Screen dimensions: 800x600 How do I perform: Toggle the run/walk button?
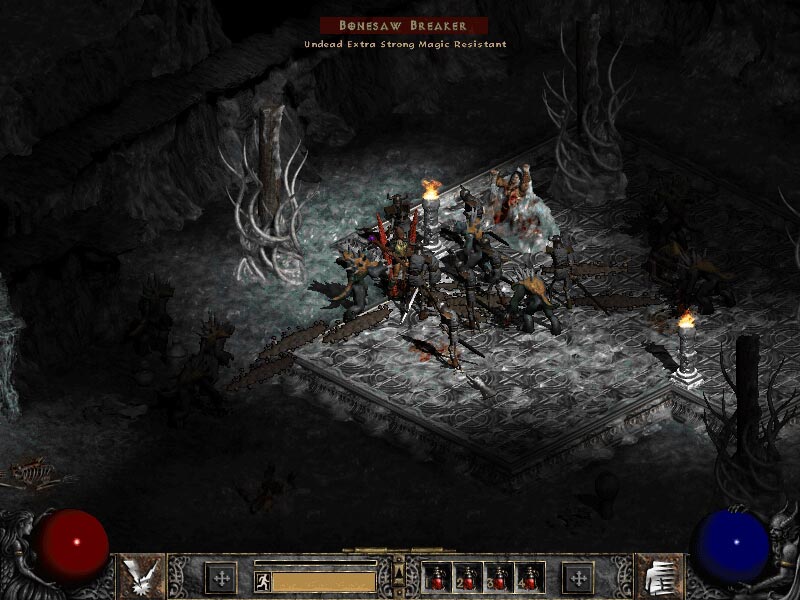[262, 580]
